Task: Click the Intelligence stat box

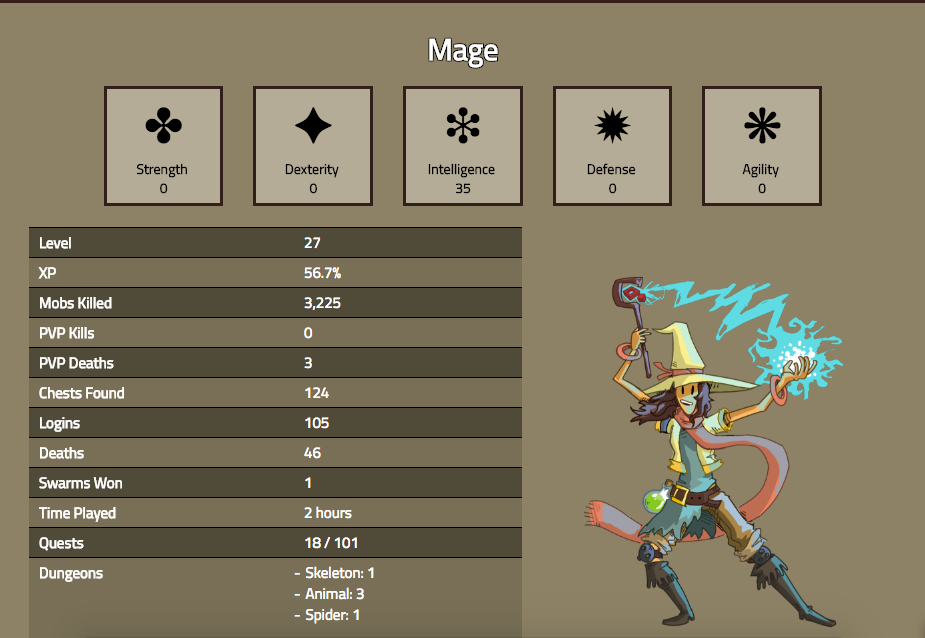Action: (462, 146)
